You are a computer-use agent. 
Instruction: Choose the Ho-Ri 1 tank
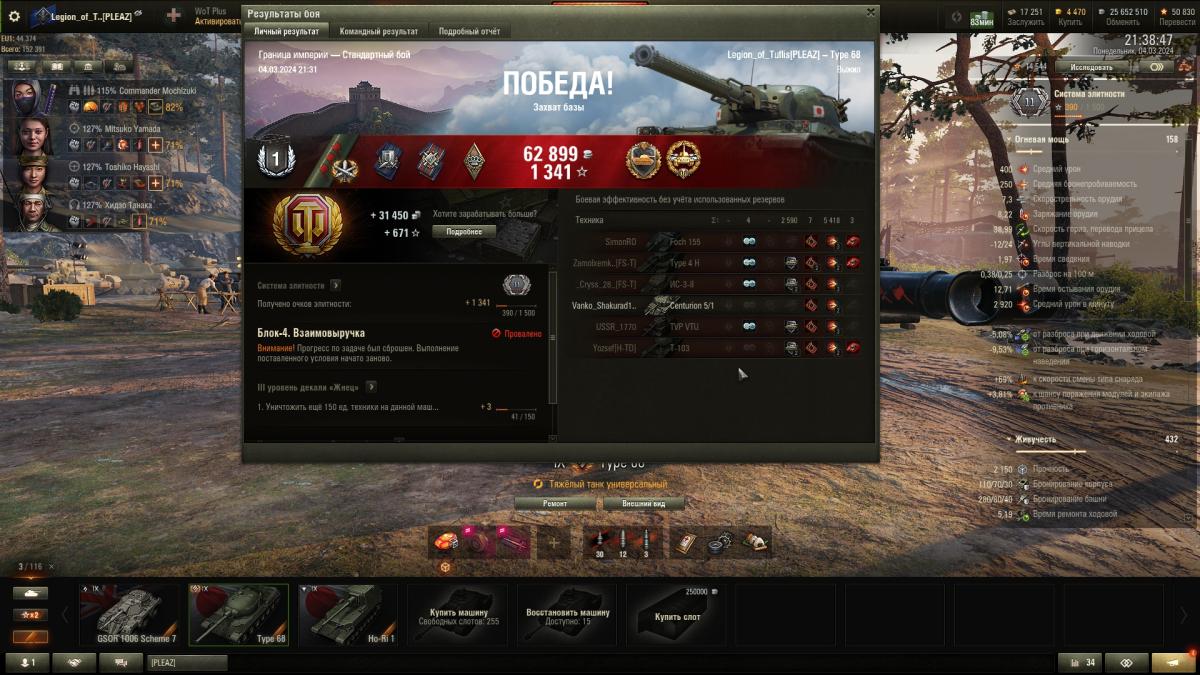[x=349, y=615]
